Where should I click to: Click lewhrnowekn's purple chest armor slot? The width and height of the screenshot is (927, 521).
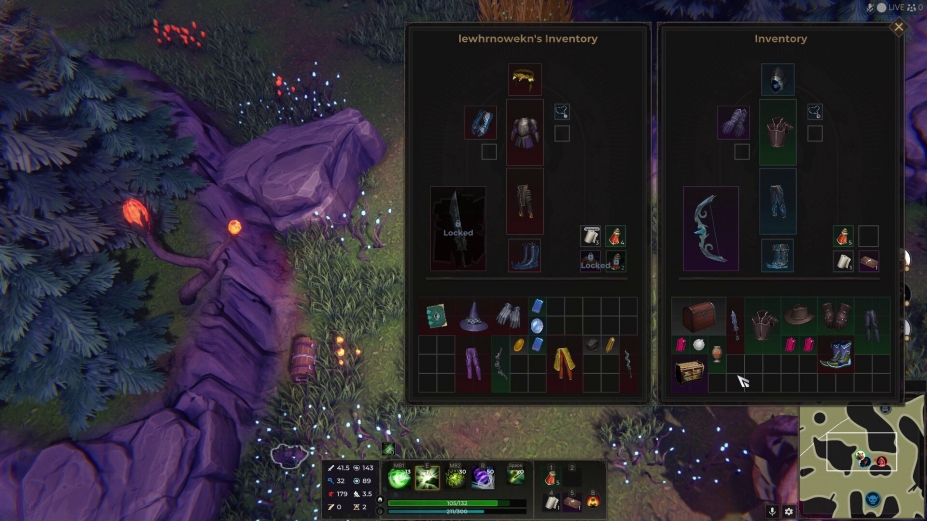[x=524, y=131]
